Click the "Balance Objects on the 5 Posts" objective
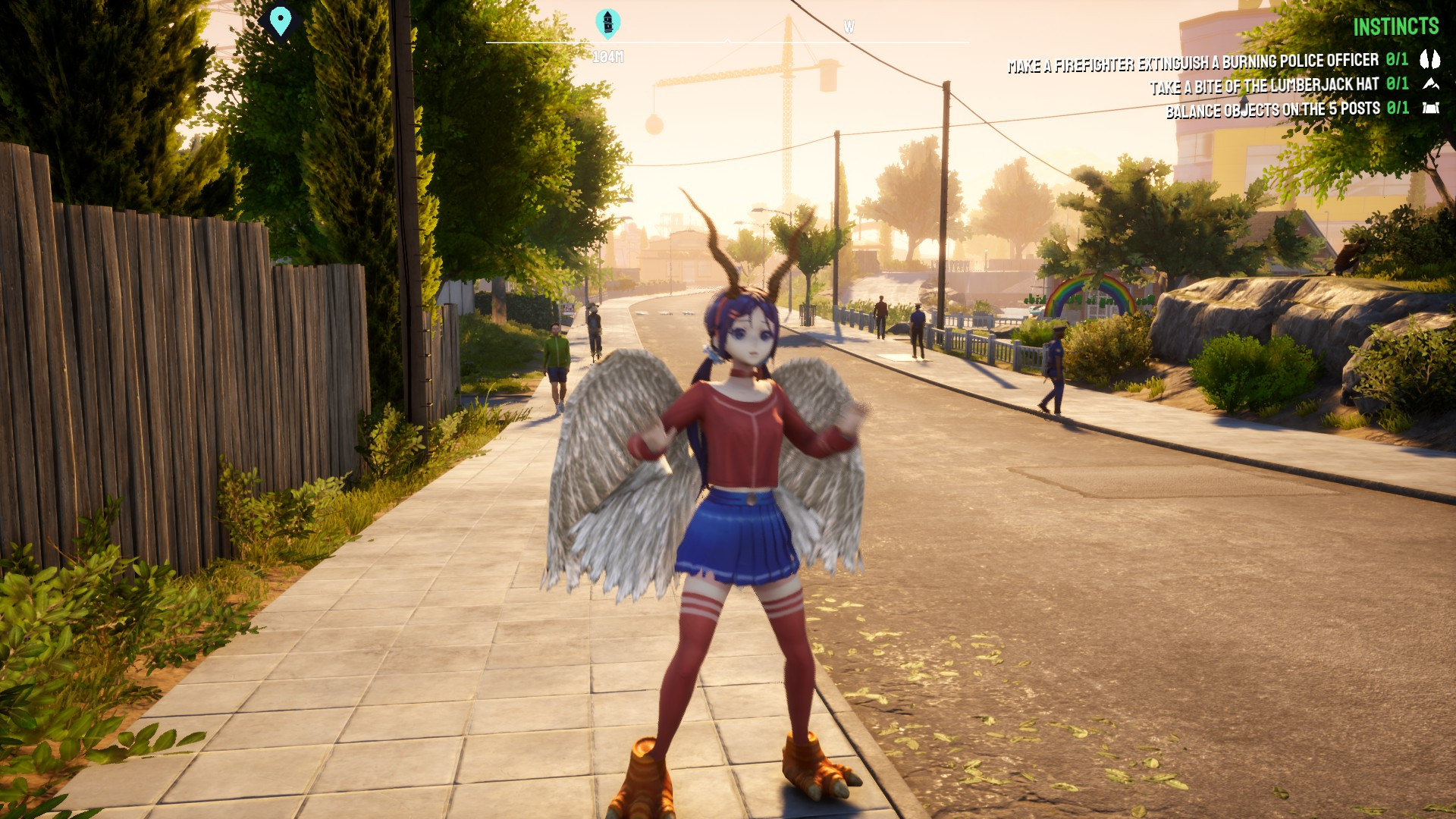 (1272, 108)
